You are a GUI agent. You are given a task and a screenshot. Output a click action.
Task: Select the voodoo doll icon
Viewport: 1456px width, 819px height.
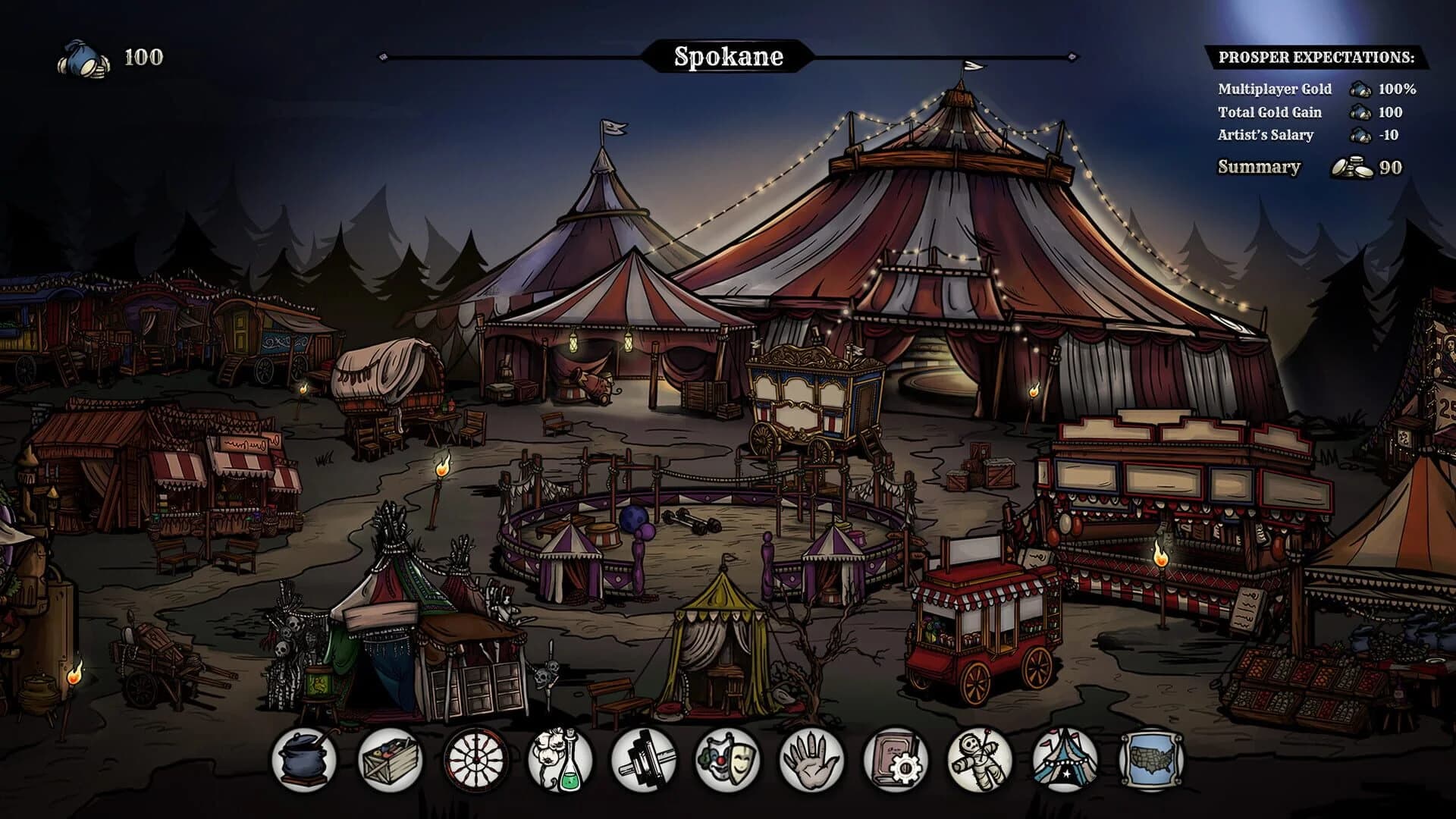pyautogui.click(x=979, y=765)
